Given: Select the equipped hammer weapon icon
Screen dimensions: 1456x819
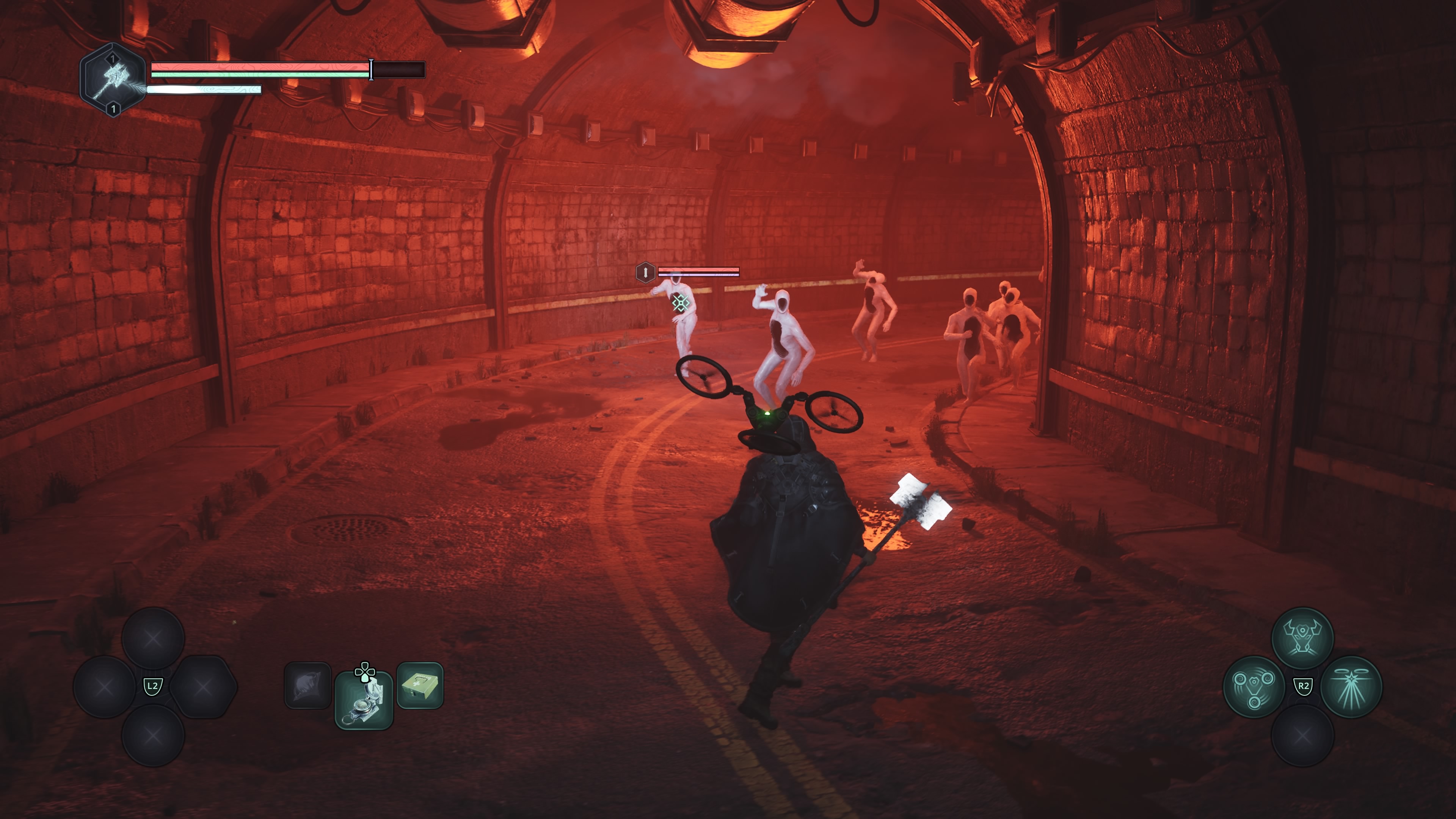Looking at the screenshot, I should tap(113, 80).
